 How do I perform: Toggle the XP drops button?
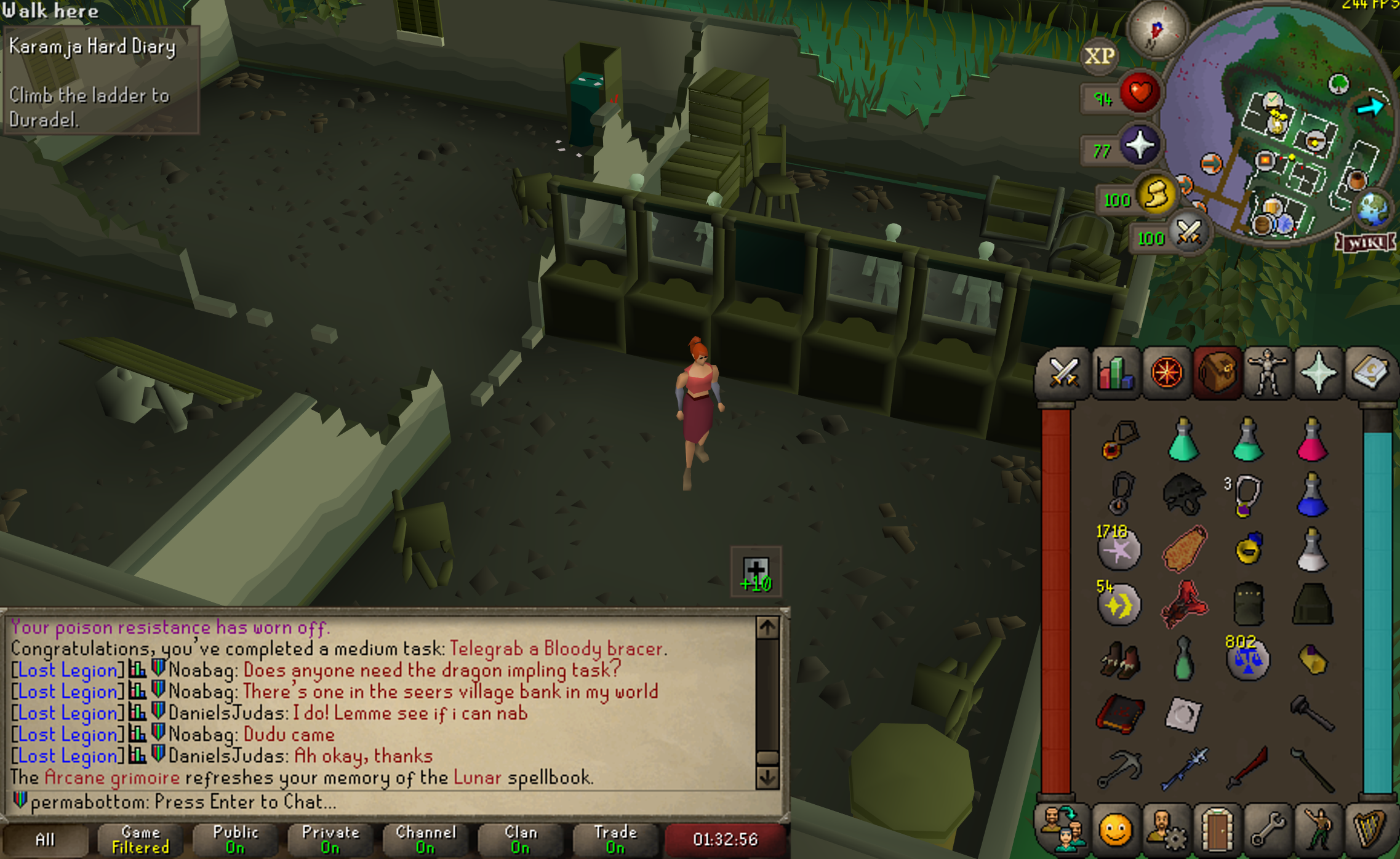coord(1099,57)
